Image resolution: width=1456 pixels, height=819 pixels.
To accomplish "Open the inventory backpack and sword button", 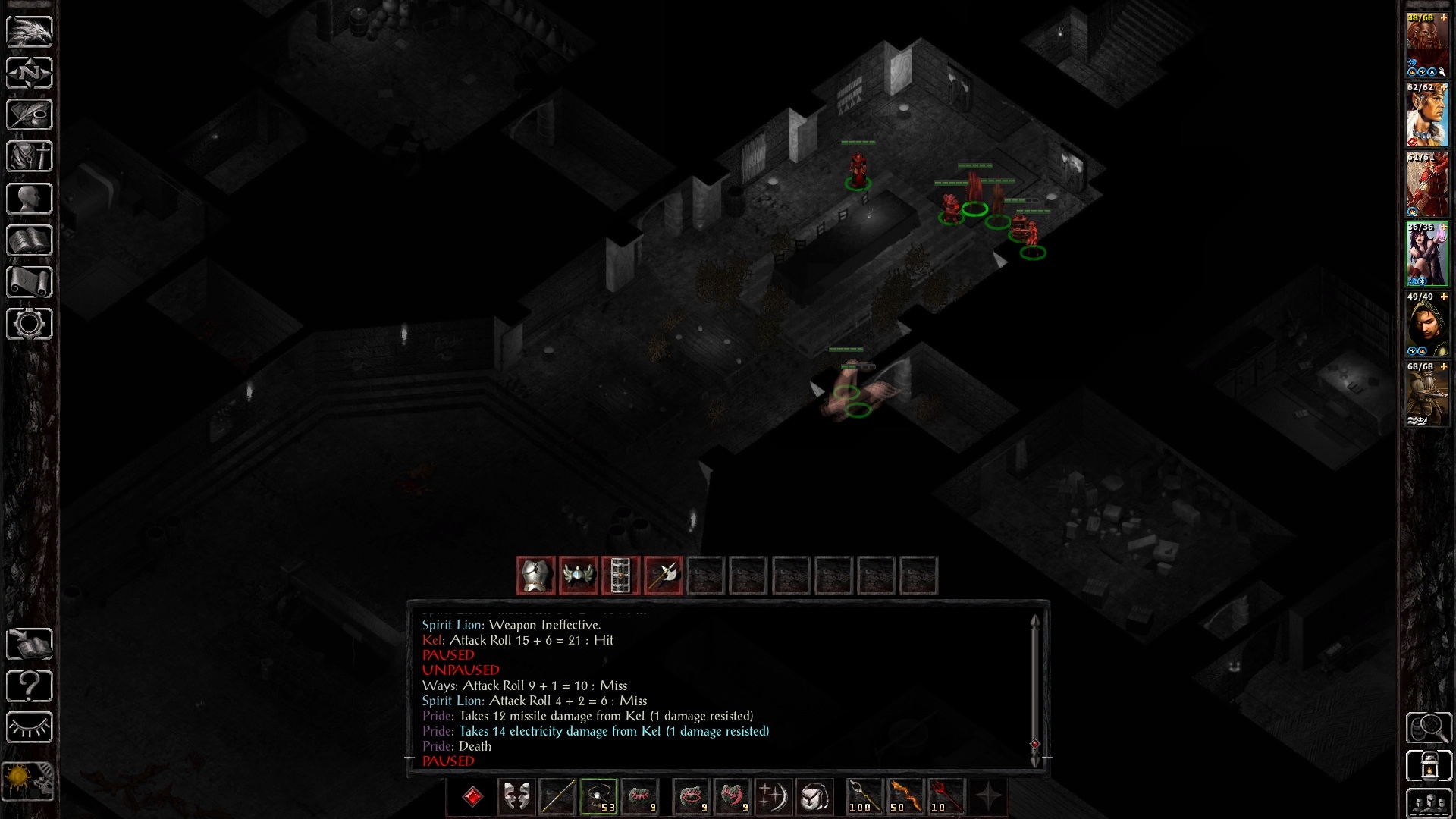I will [30, 156].
